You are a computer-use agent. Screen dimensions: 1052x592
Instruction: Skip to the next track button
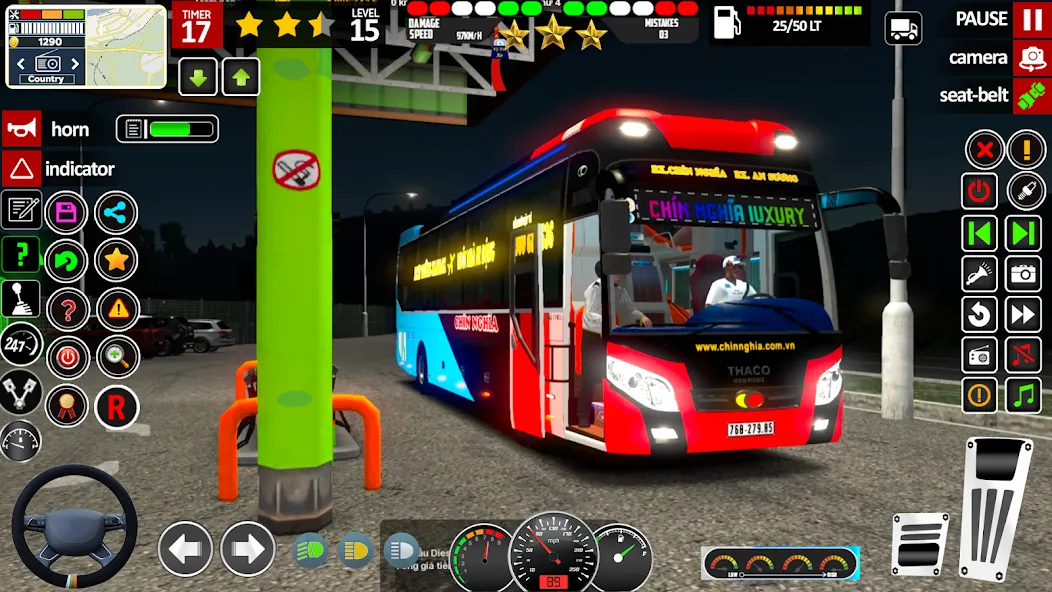click(1023, 234)
